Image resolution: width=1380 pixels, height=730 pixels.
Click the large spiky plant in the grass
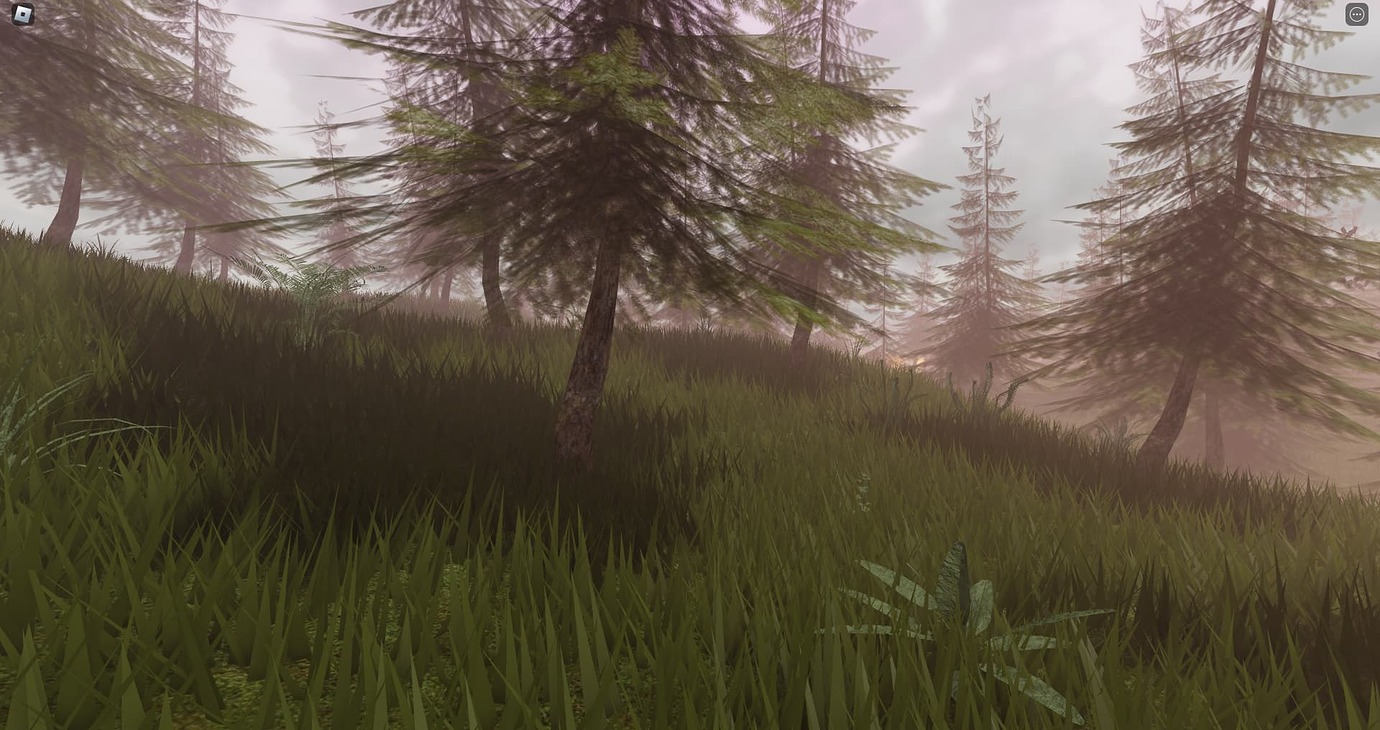950,610
